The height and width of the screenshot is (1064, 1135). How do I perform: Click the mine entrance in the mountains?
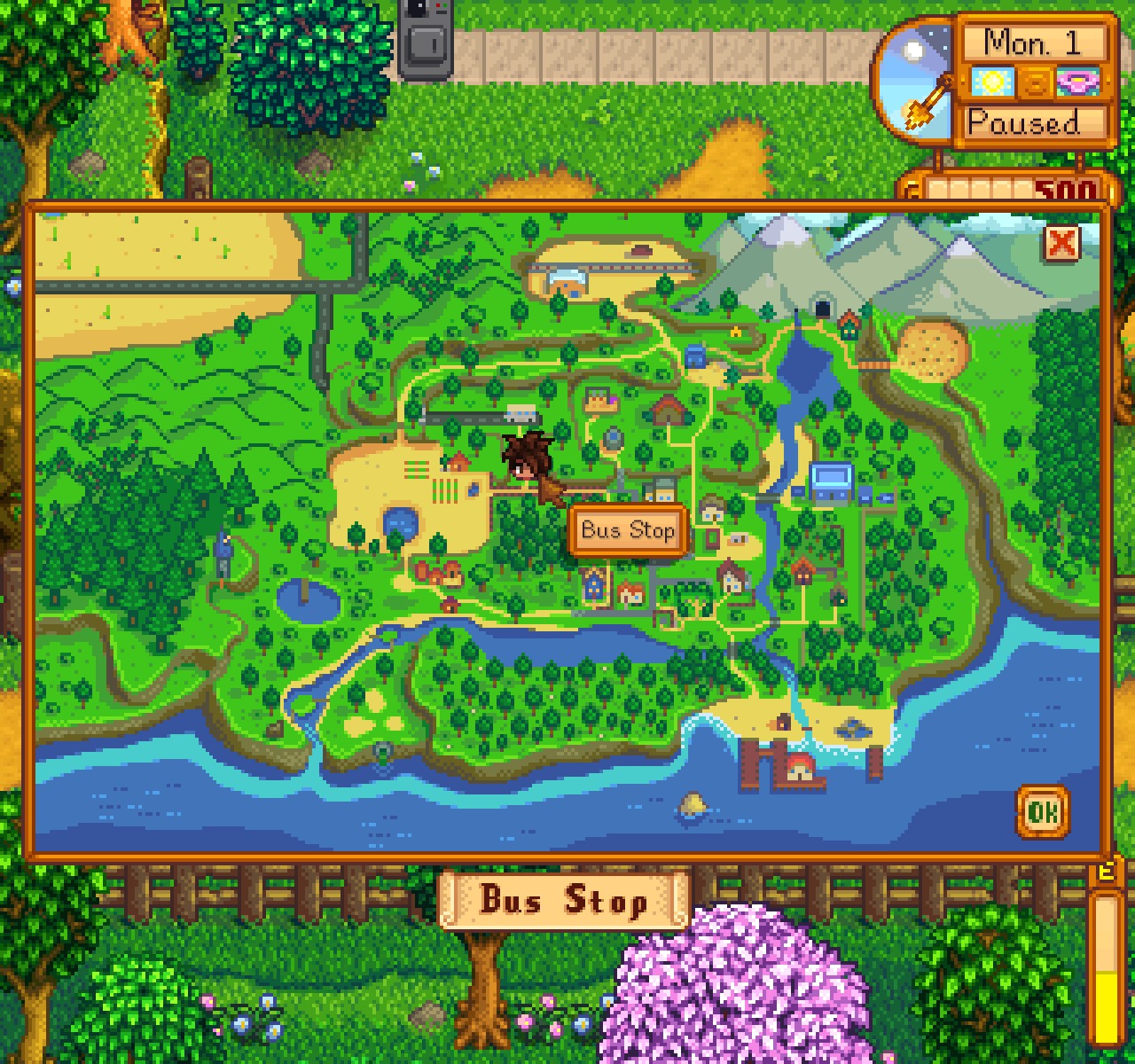823,310
